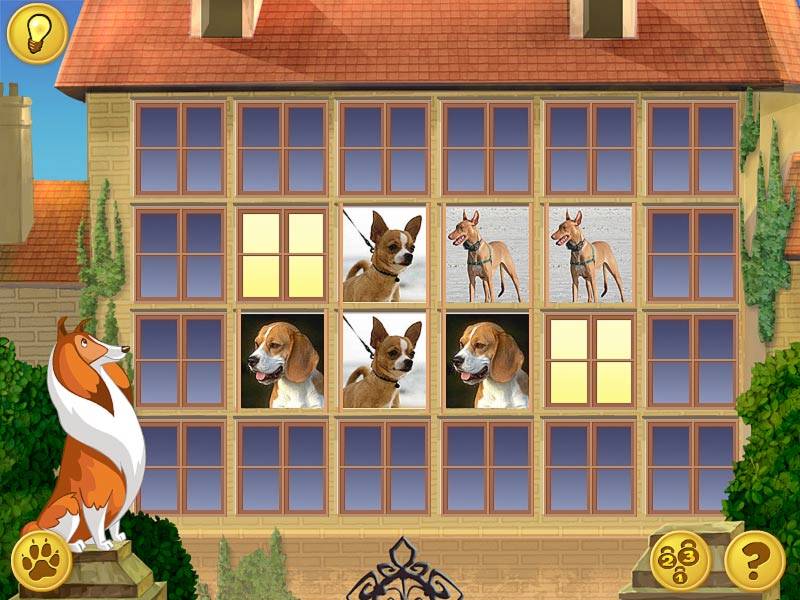The height and width of the screenshot is (600, 800).
Task: Choose the beagle card directly under a tan hound
Action: [487, 361]
